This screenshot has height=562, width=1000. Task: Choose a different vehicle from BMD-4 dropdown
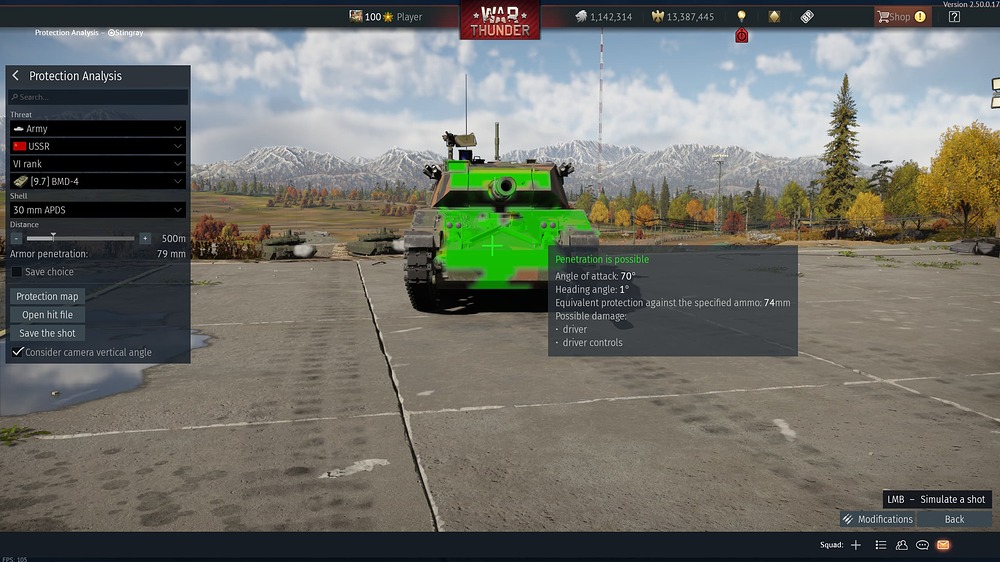(x=98, y=181)
